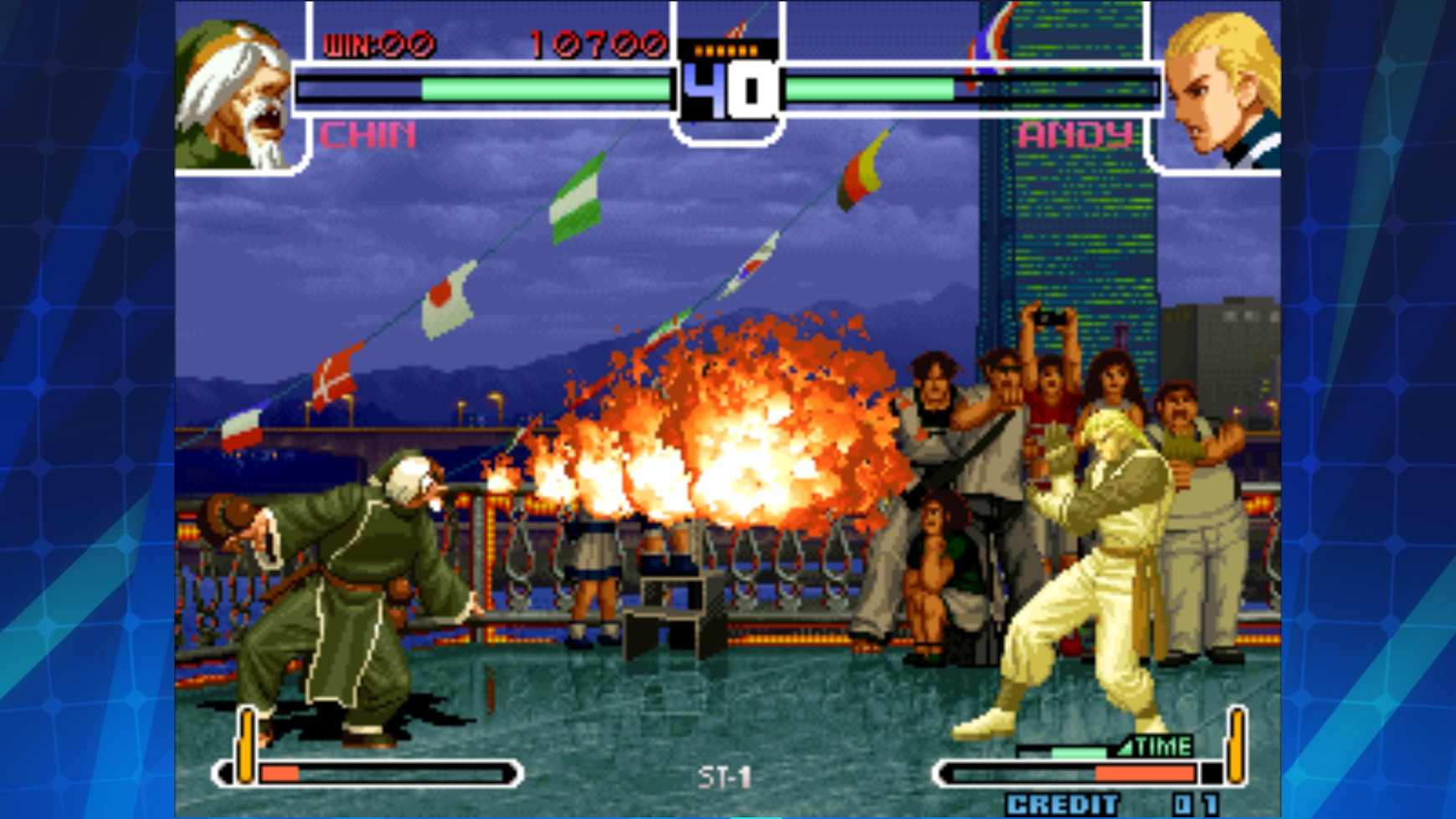Click Andy's name text in pink
The image size is (1456, 819).
(x=1076, y=132)
